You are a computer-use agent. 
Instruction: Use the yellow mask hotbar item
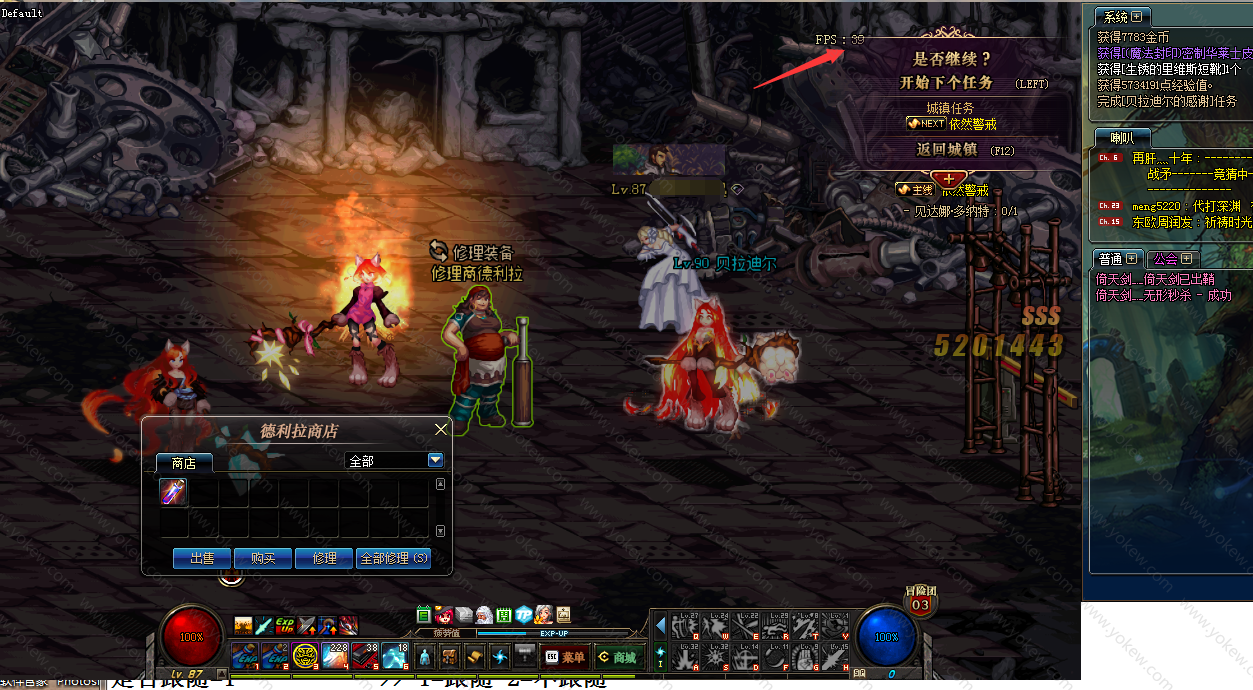(x=305, y=656)
